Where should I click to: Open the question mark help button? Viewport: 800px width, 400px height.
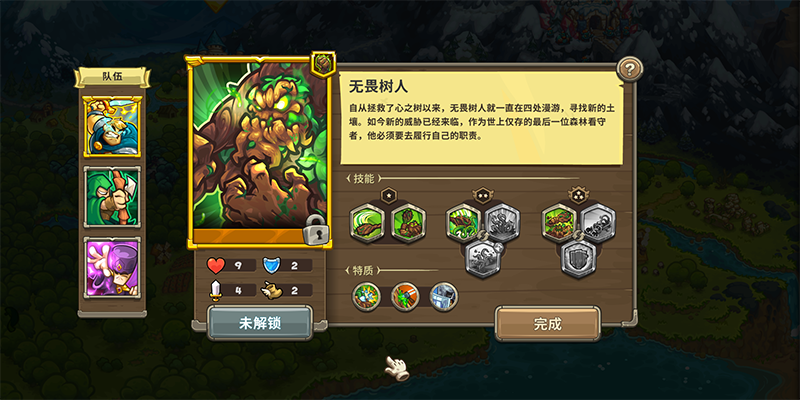(x=628, y=69)
